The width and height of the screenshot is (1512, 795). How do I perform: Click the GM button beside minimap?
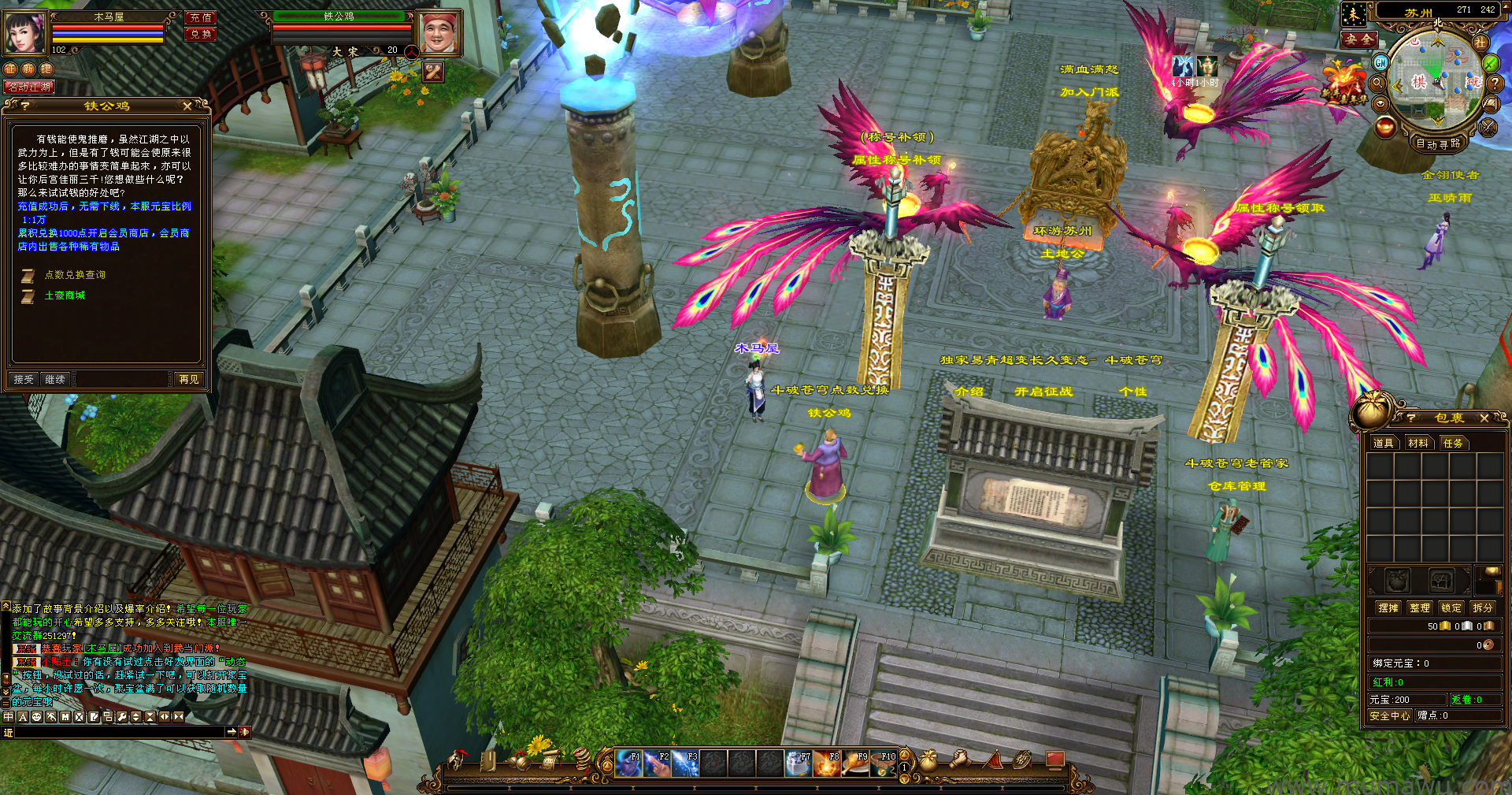[1380, 62]
